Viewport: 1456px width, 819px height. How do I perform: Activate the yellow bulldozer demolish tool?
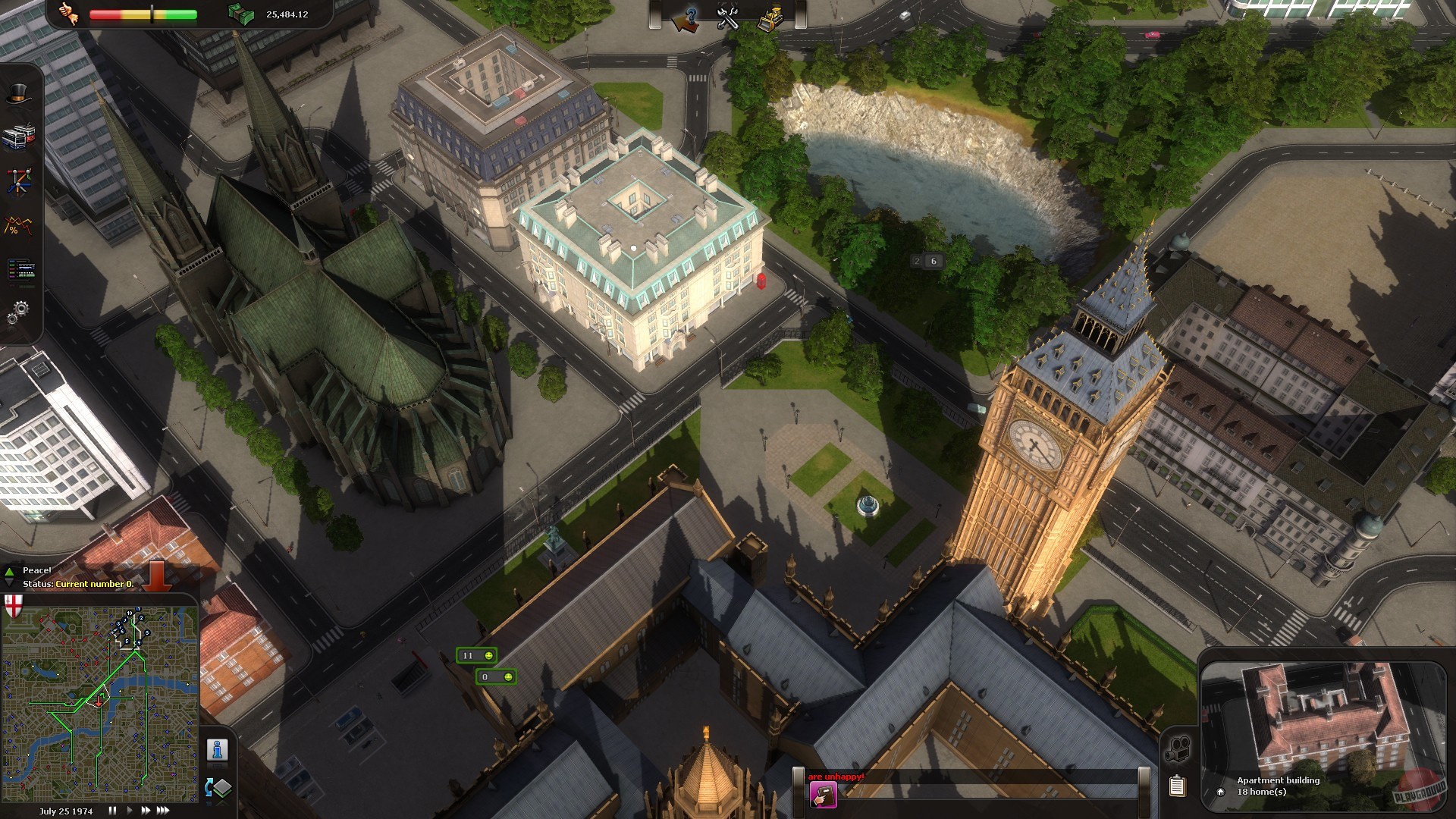click(x=770, y=18)
